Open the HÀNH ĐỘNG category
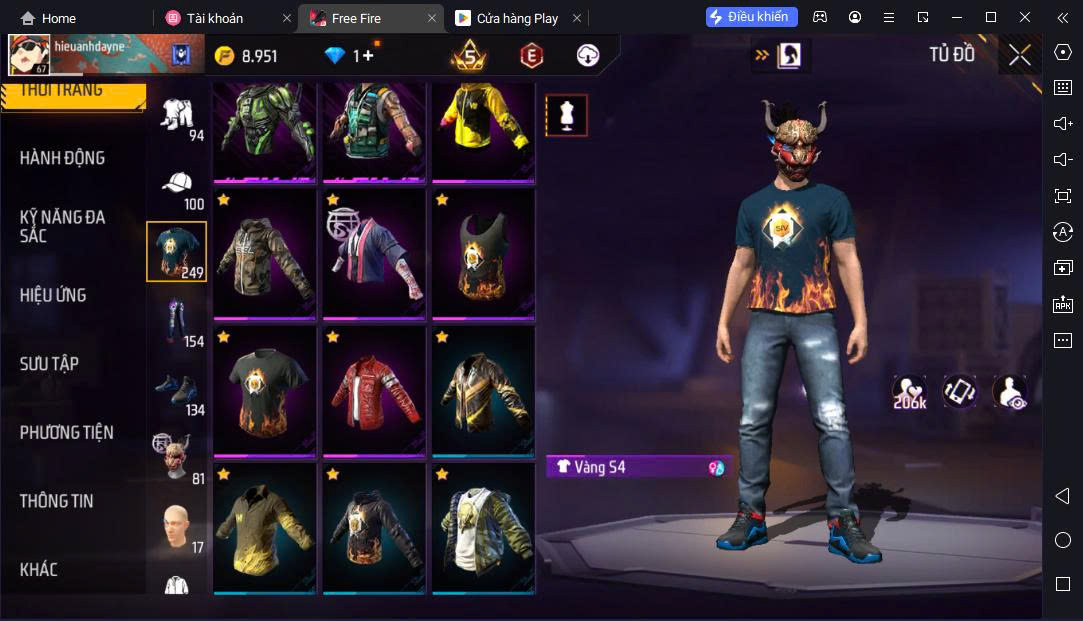 tap(62, 158)
